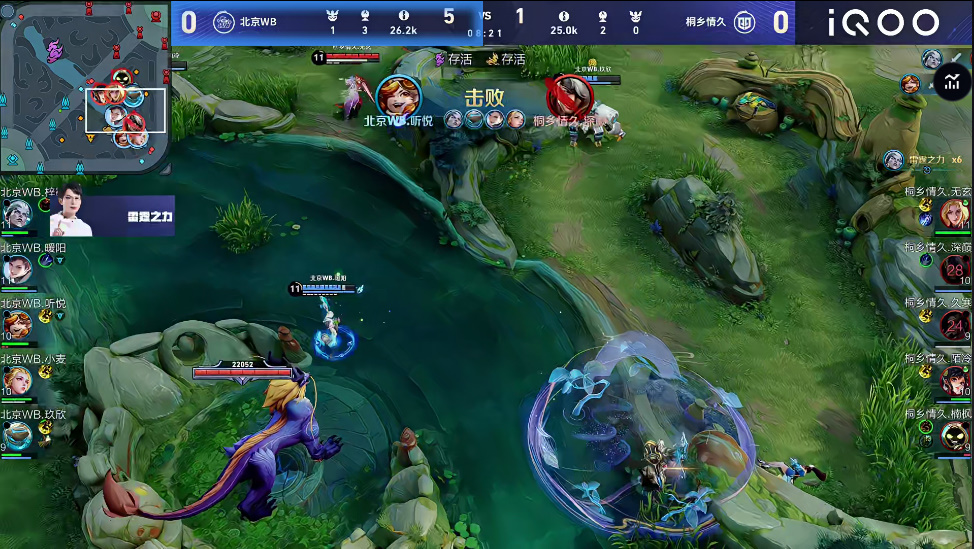This screenshot has width=974, height=549.
Task: Select 北京WB.听悦 hero portrait
Action: coord(16,324)
